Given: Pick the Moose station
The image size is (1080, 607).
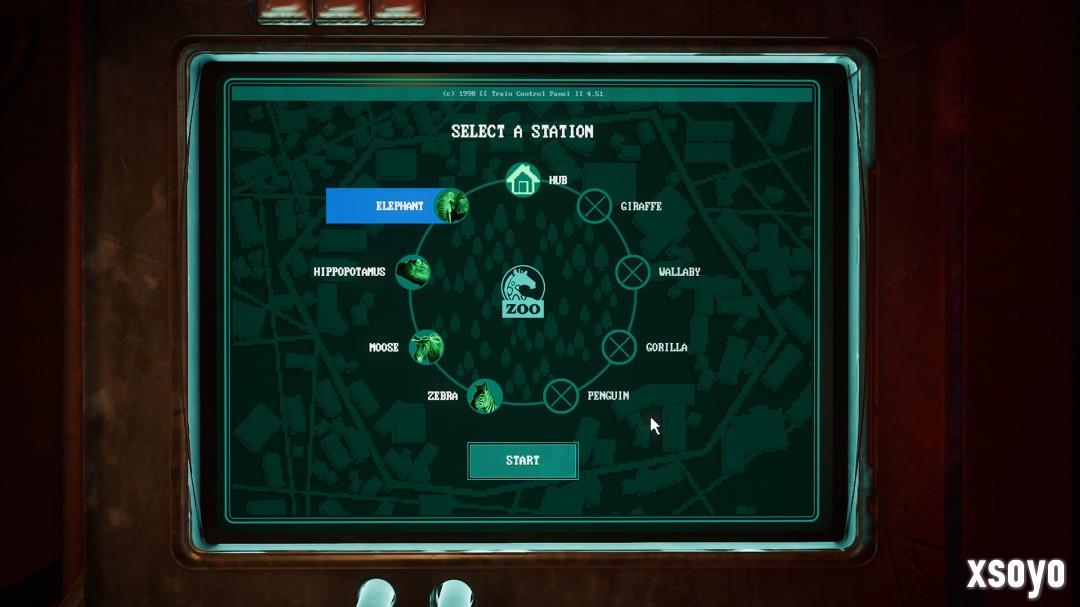Looking at the screenshot, I should tap(427, 347).
